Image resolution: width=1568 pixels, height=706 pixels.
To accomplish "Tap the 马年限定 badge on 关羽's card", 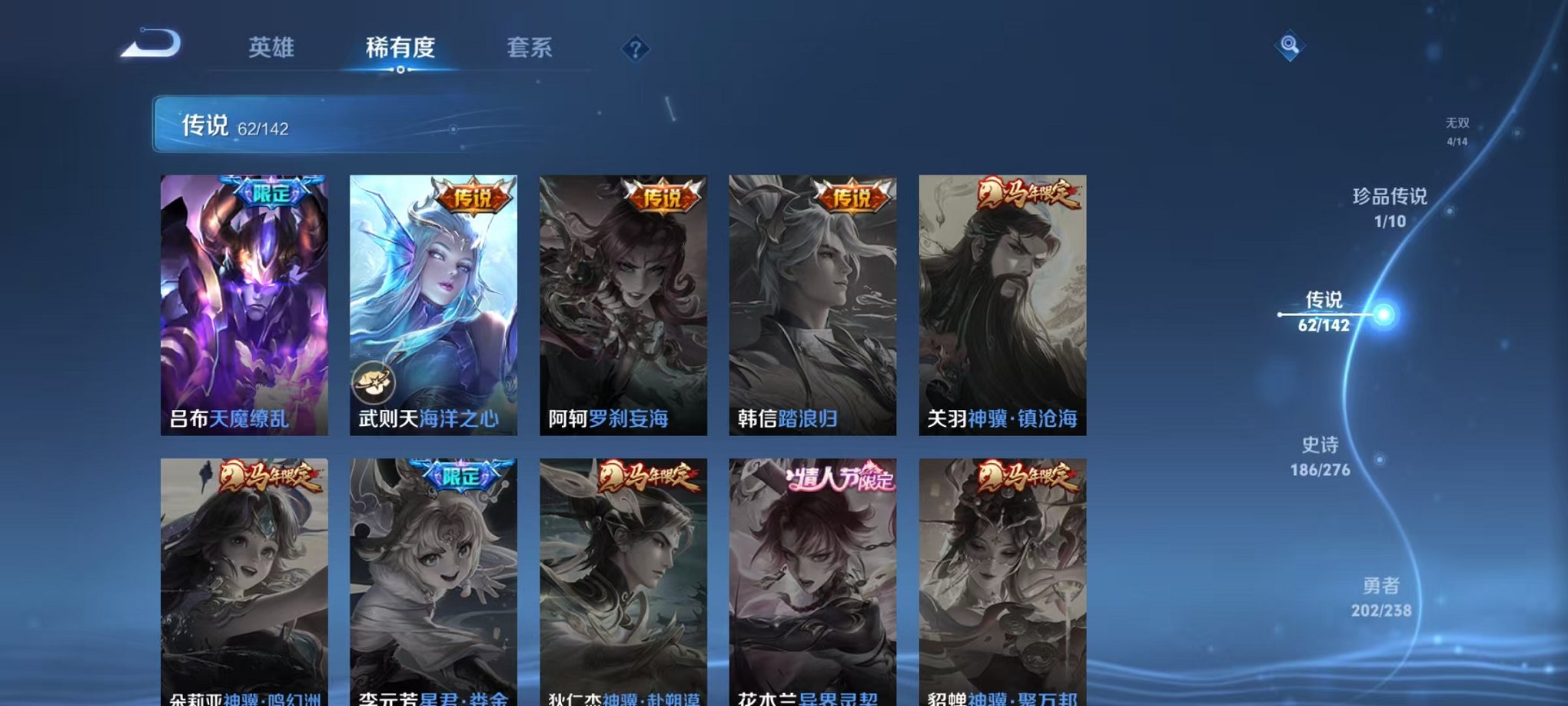I will 1026,194.
